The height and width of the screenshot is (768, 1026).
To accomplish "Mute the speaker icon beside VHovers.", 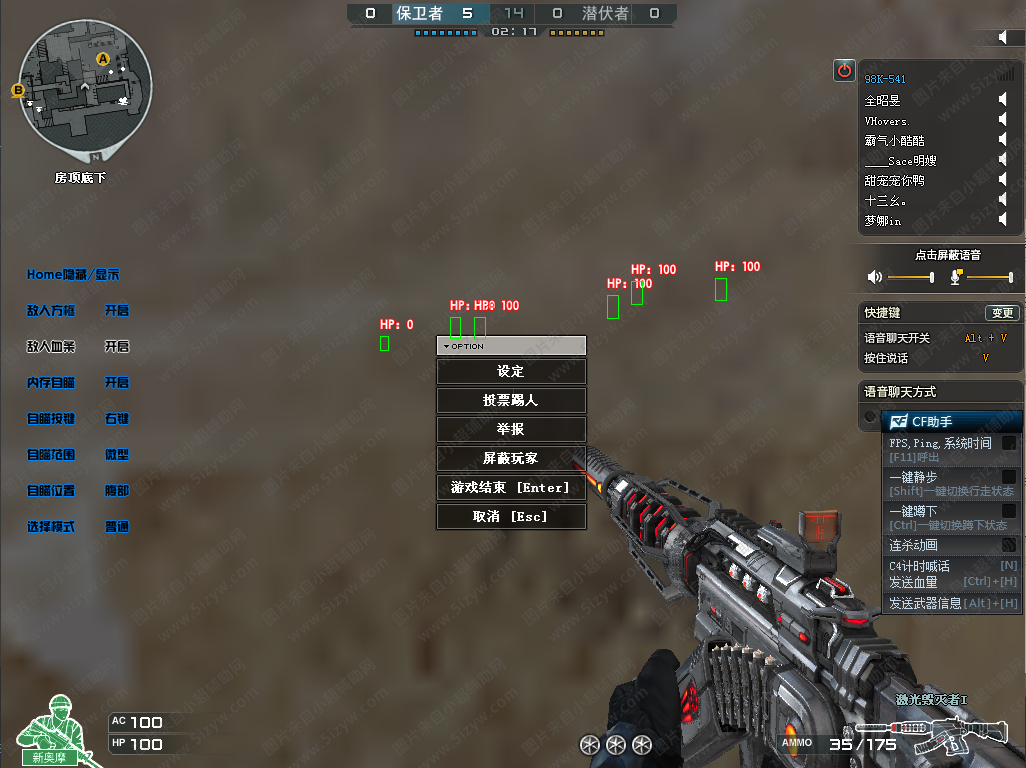I will (1004, 121).
